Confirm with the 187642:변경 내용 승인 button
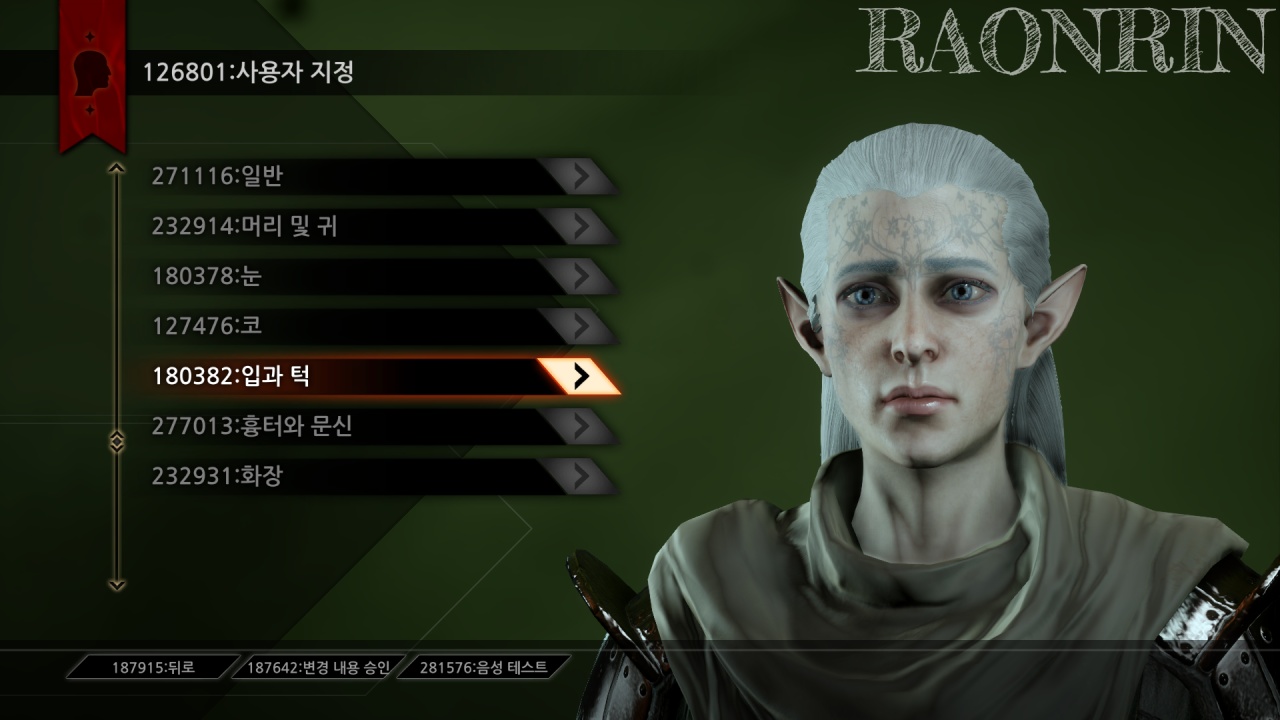The image size is (1280, 720). click(x=319, y=667)
